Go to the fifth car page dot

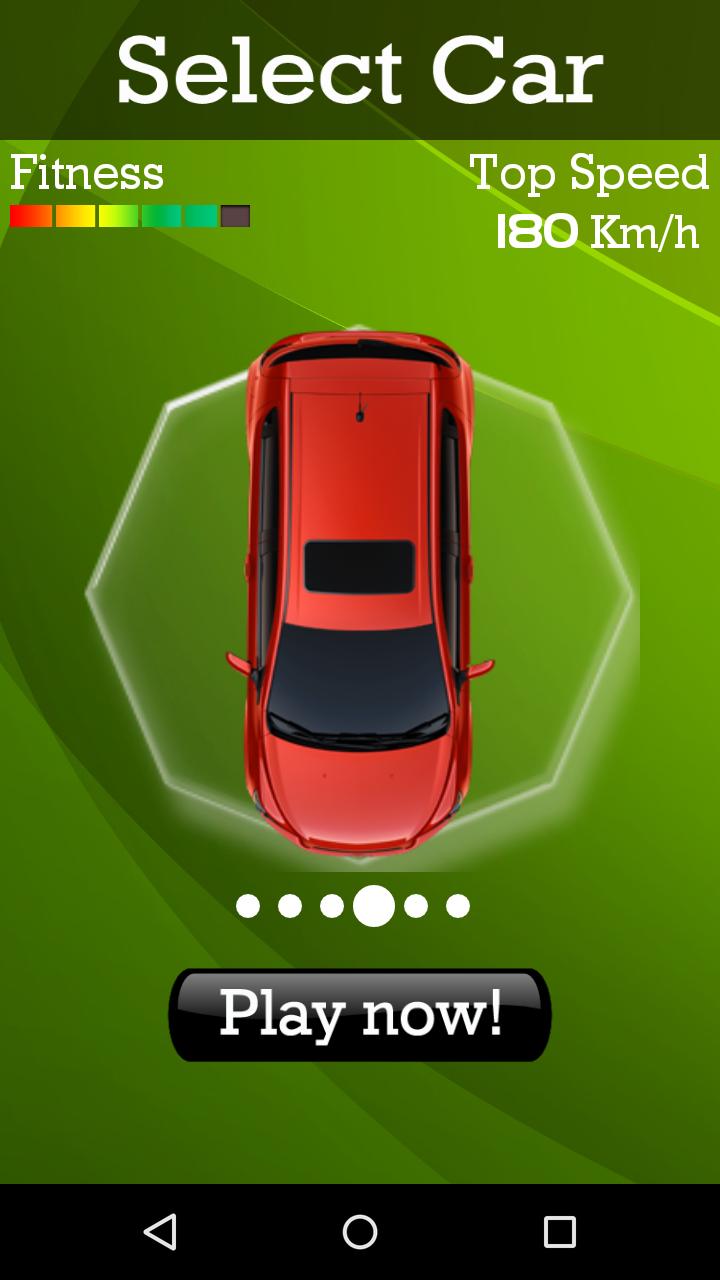pyautogui.click(x=416, y=906)
